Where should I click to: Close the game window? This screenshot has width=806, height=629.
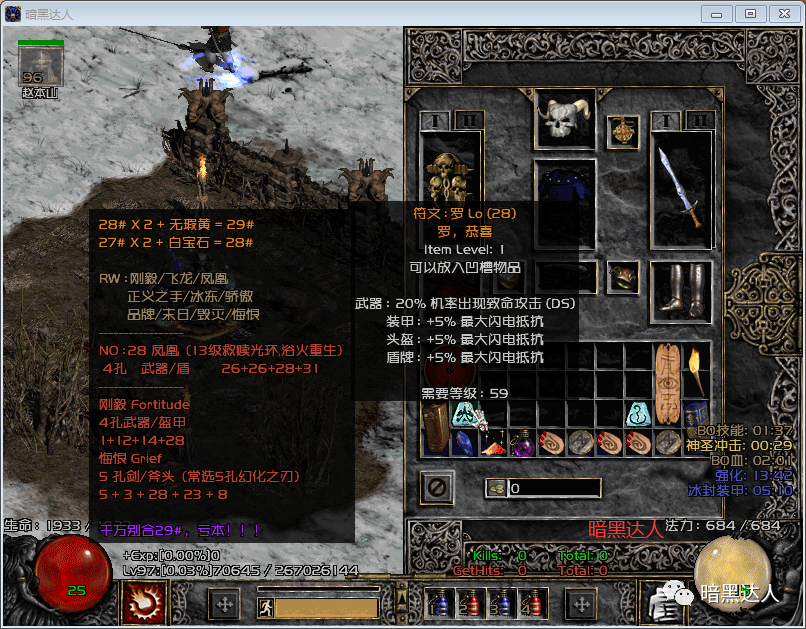(x=781, y=13)
